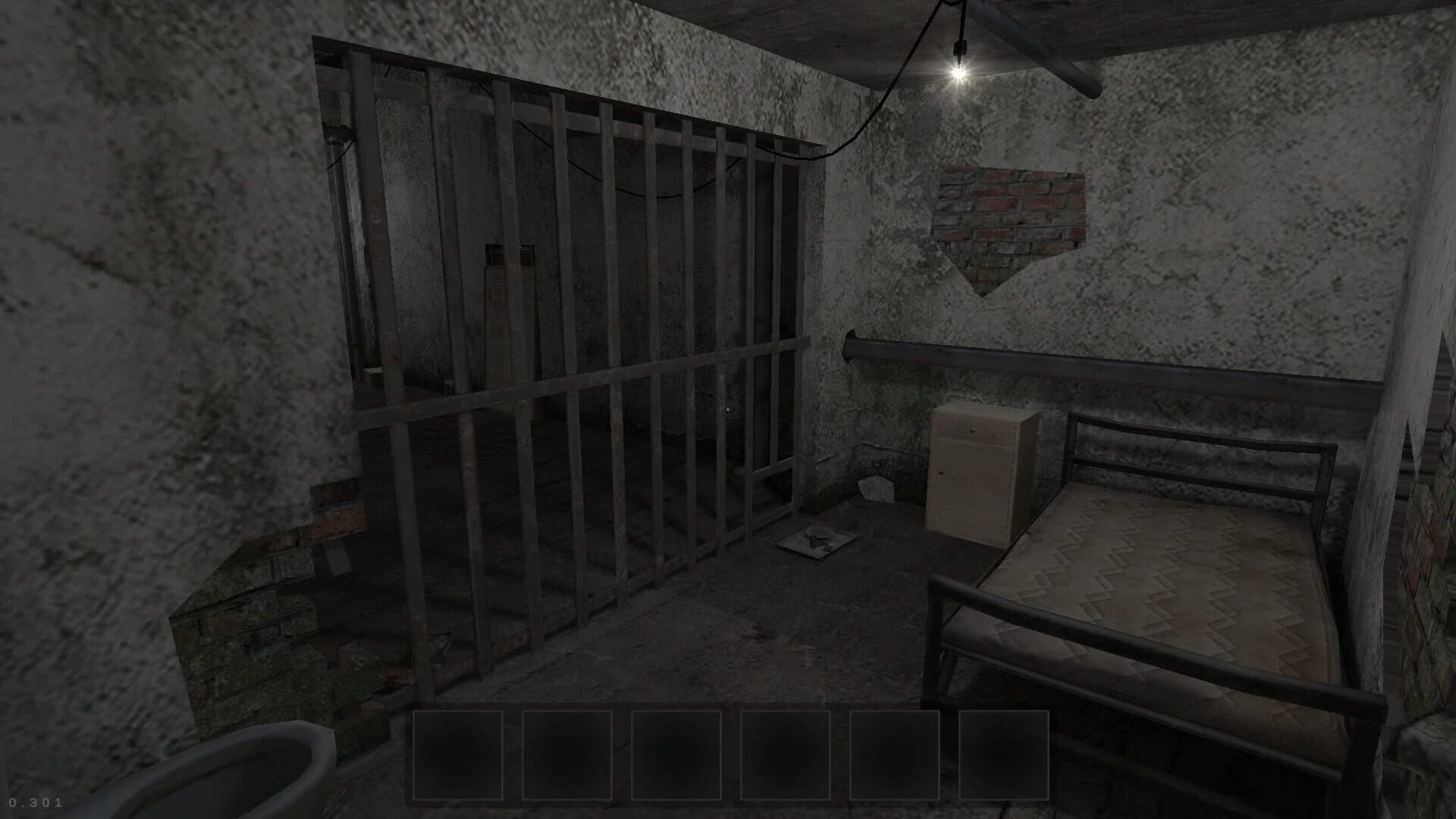Click the wall pipe above the bed
This screenshot has height=819, width=1456.
click(1100, 364)
